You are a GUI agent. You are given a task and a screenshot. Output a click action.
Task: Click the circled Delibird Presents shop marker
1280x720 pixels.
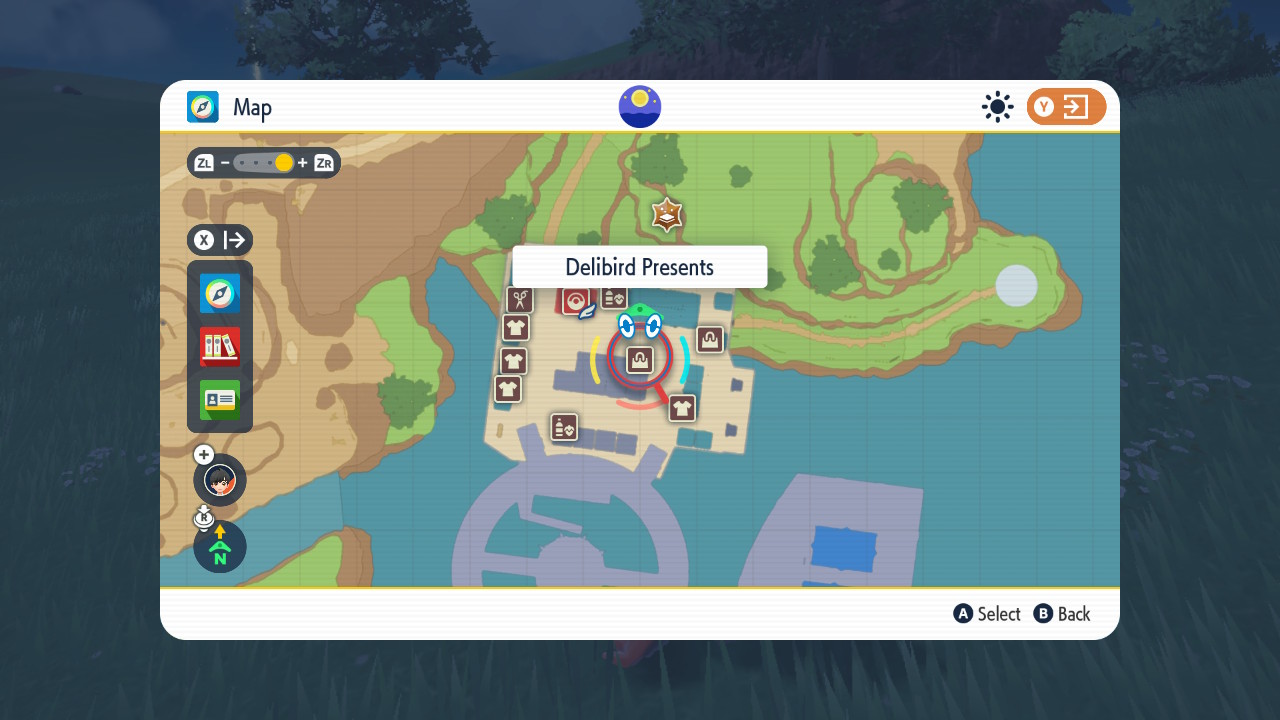tap(639, 359)
